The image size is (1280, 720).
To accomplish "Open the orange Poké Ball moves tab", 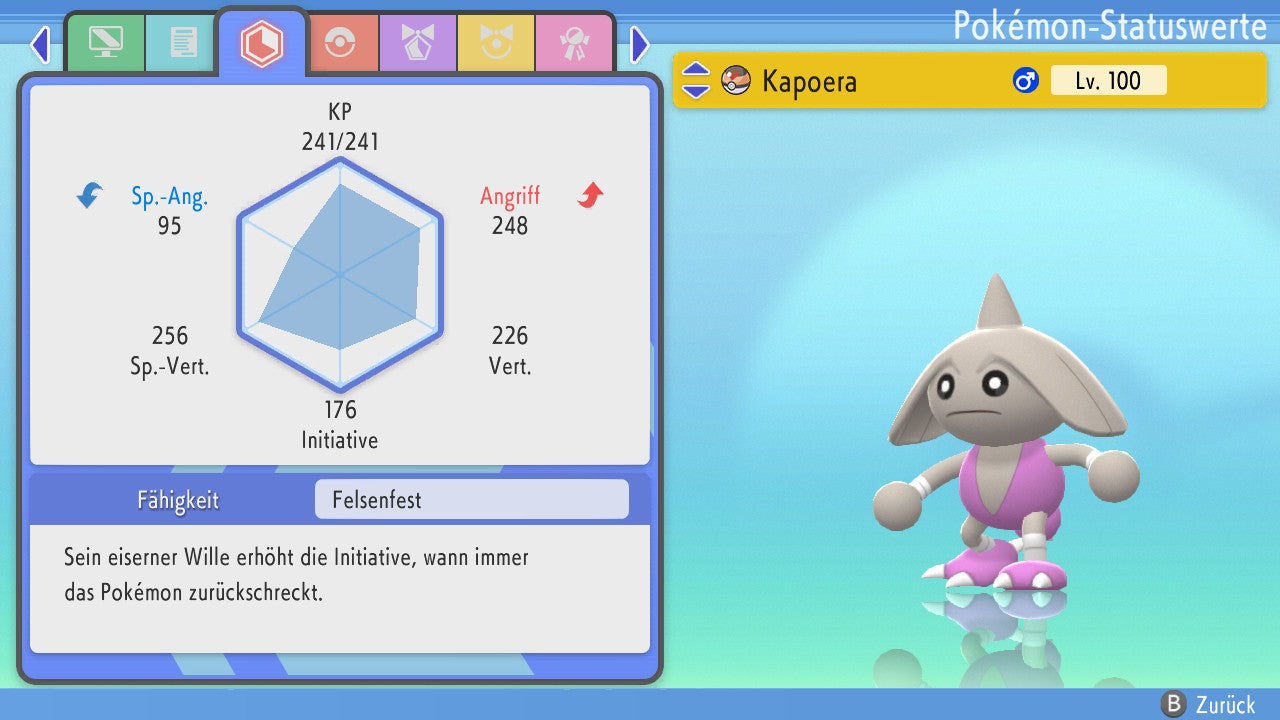I will [x=340, y=43].
